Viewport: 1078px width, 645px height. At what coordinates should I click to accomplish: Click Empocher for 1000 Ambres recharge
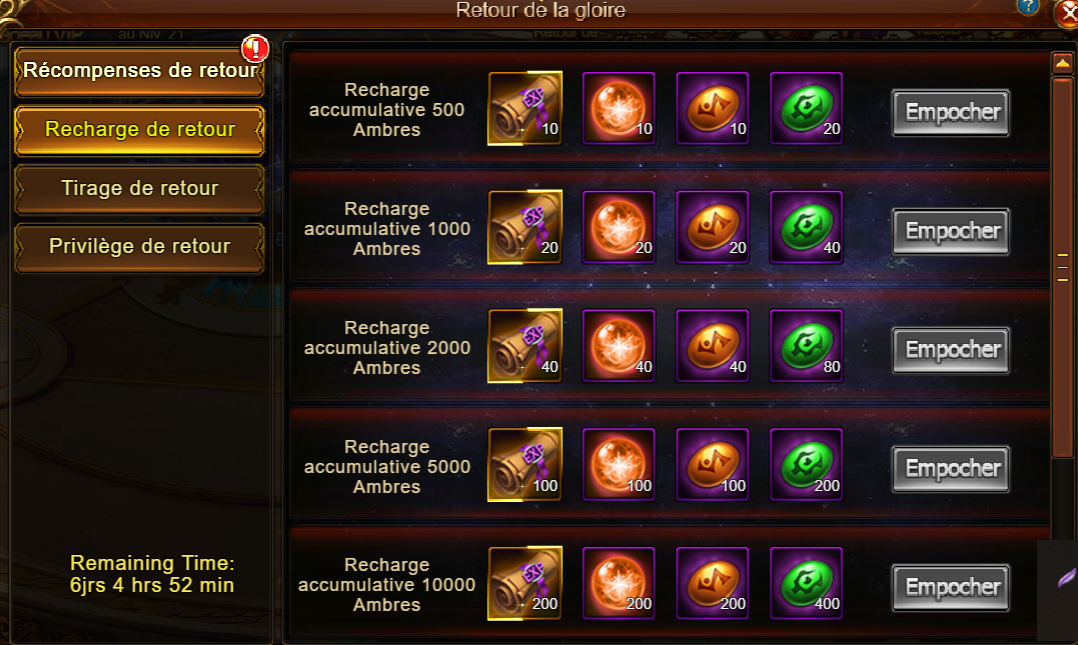click(951, 231)
